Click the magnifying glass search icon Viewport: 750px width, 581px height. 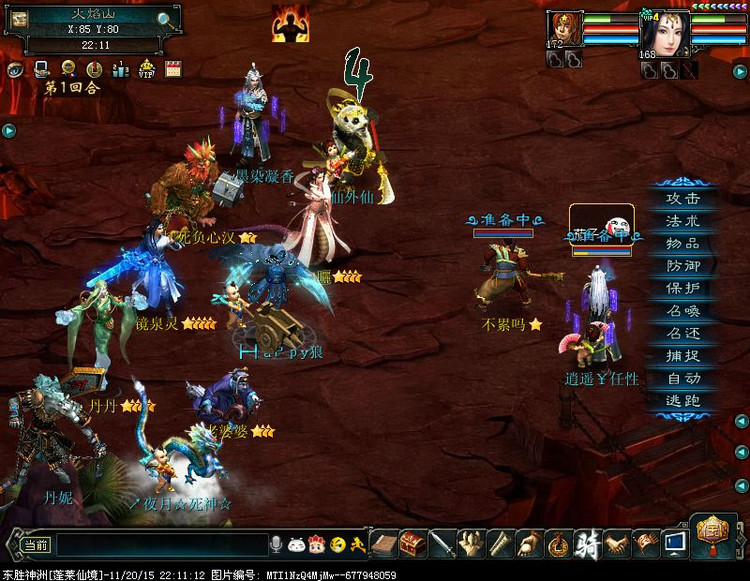(x=167, y=17)
